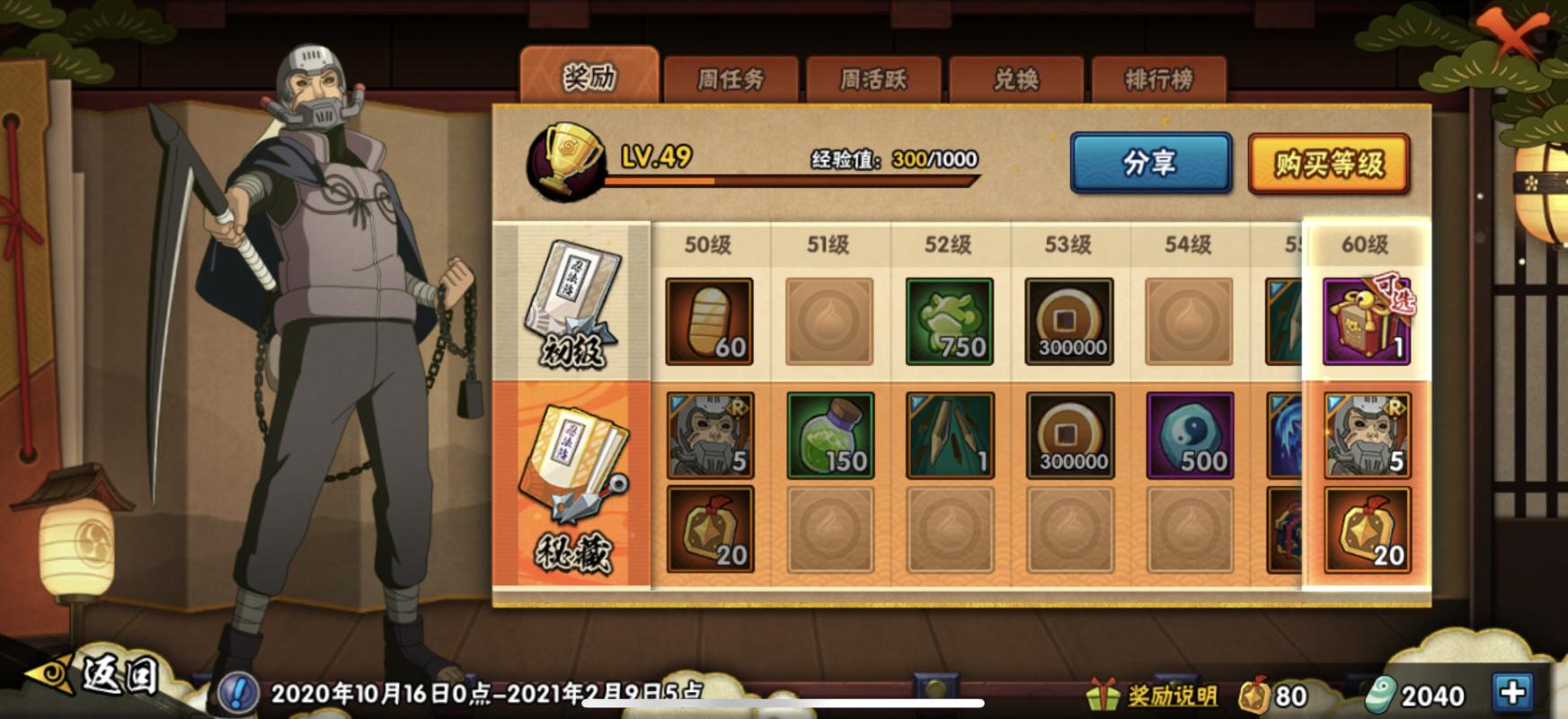
Task: Click the 300000 coin reward under 53级
Action: 1071,321
